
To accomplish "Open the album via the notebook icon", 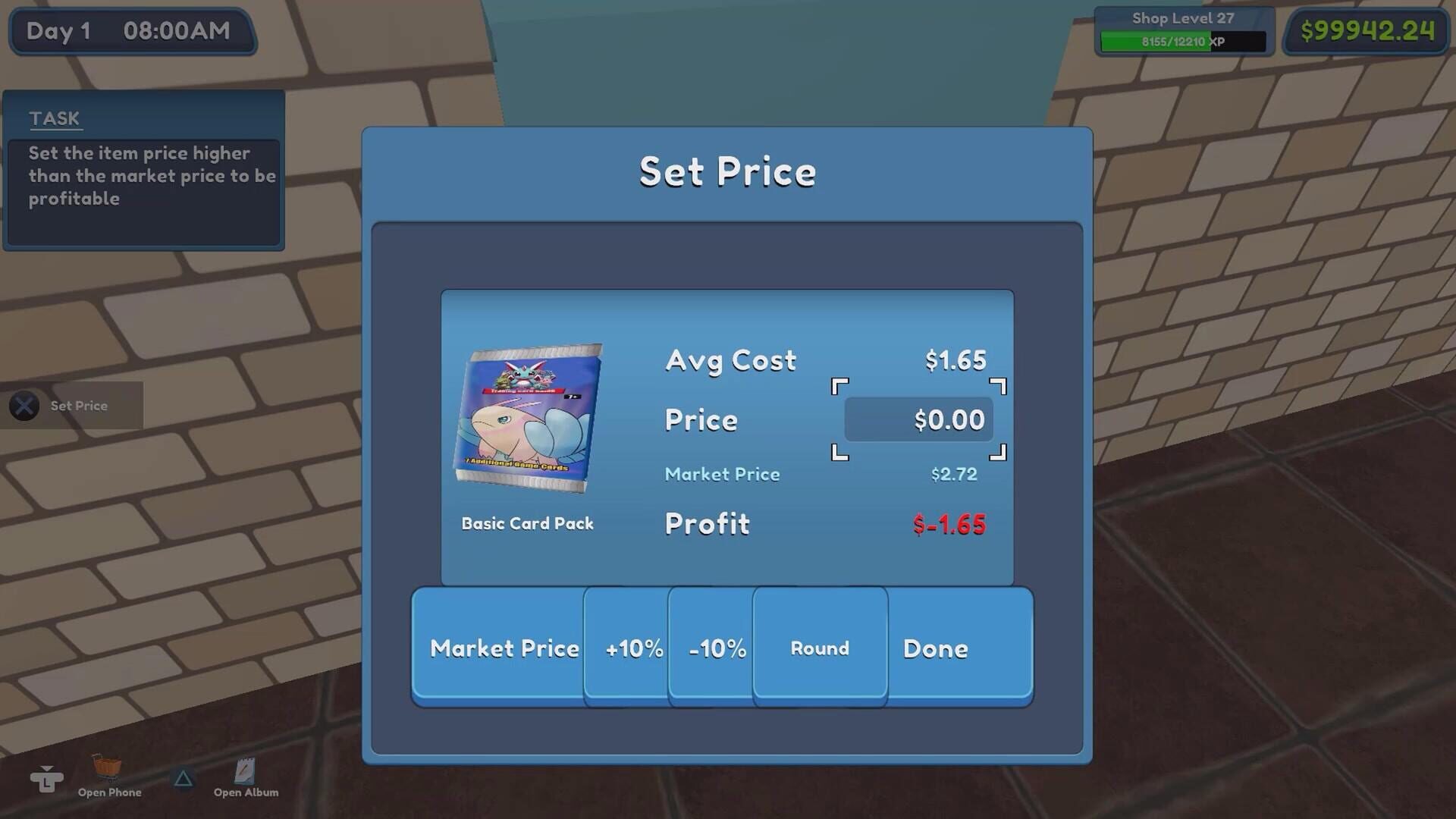I will coord(245,771).
